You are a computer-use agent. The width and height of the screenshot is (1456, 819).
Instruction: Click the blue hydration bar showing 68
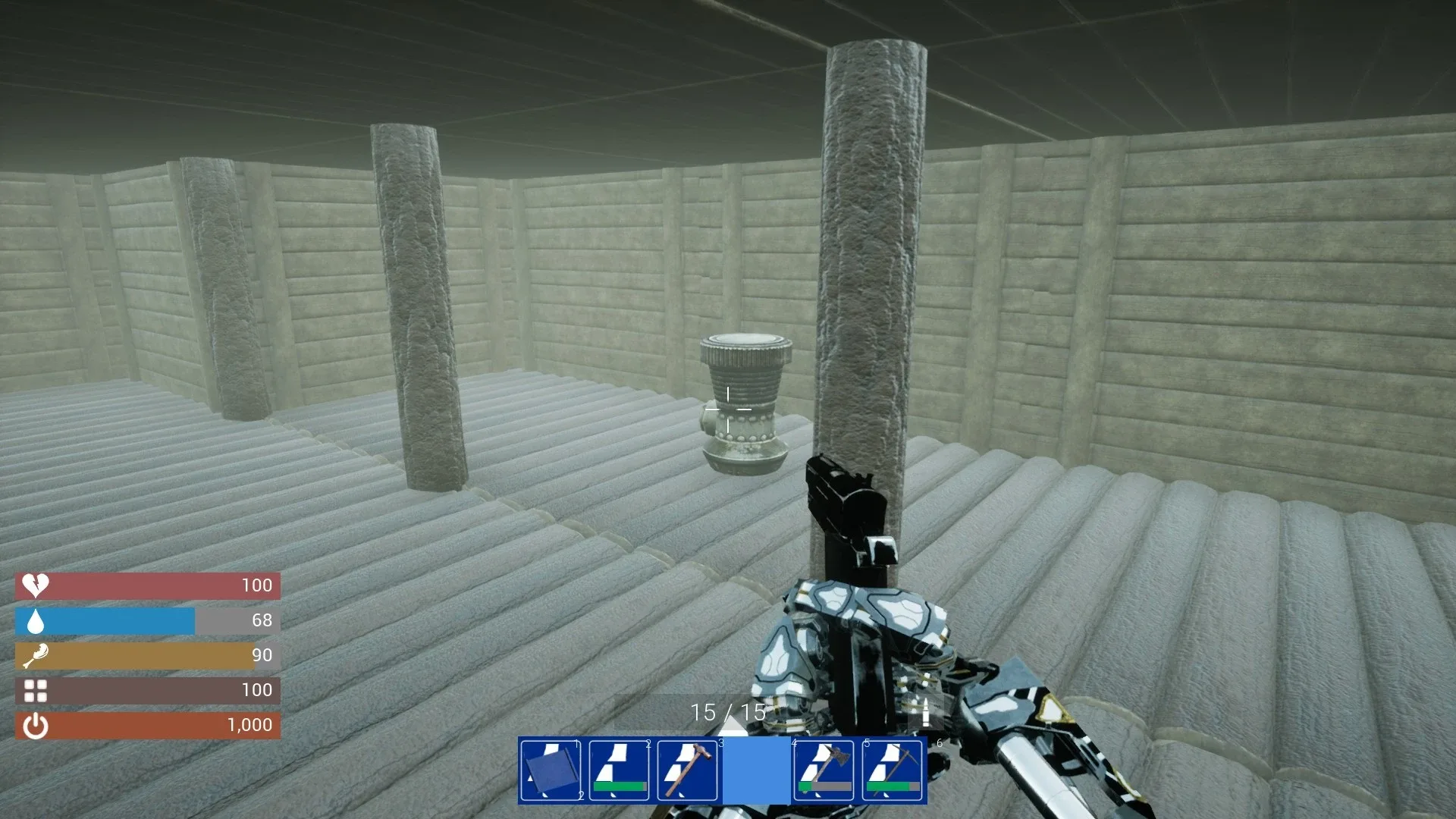point(106,620)
